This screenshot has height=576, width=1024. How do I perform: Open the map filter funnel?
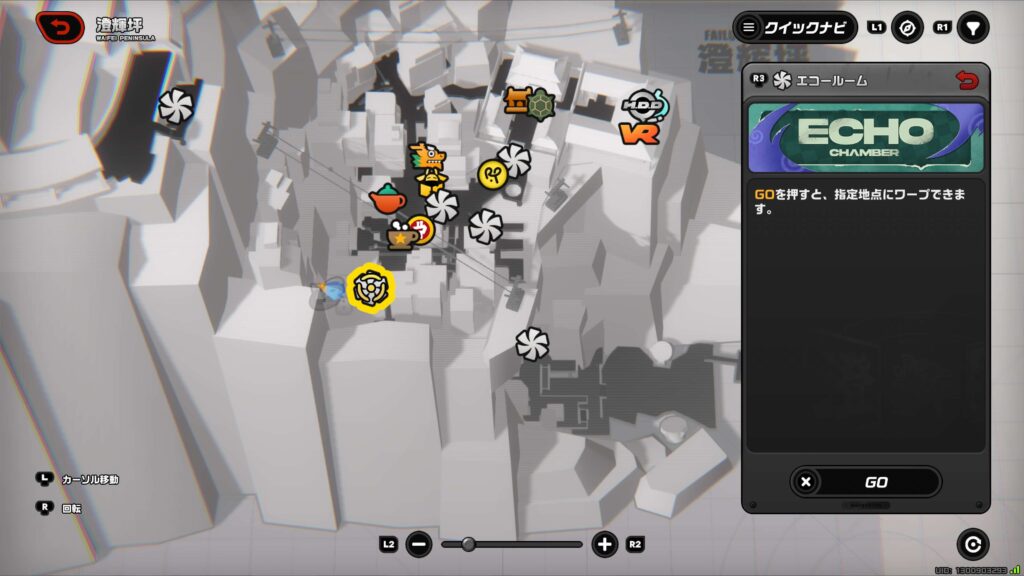pyautogui.click(x=972, y=28)
